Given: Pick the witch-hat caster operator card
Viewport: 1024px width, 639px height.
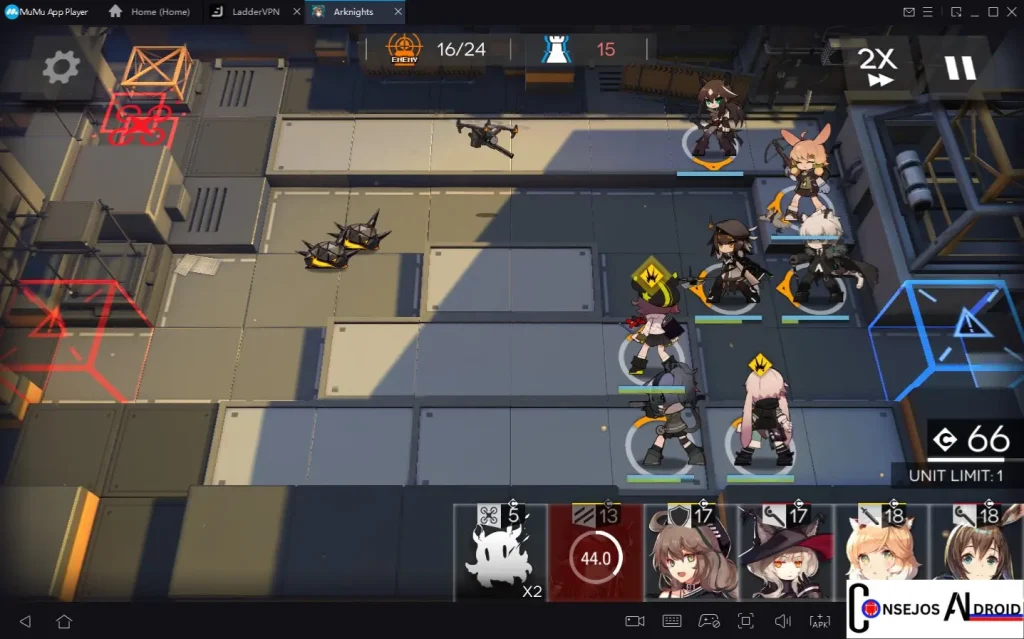Looking at the screenshot, I should 783,555.
